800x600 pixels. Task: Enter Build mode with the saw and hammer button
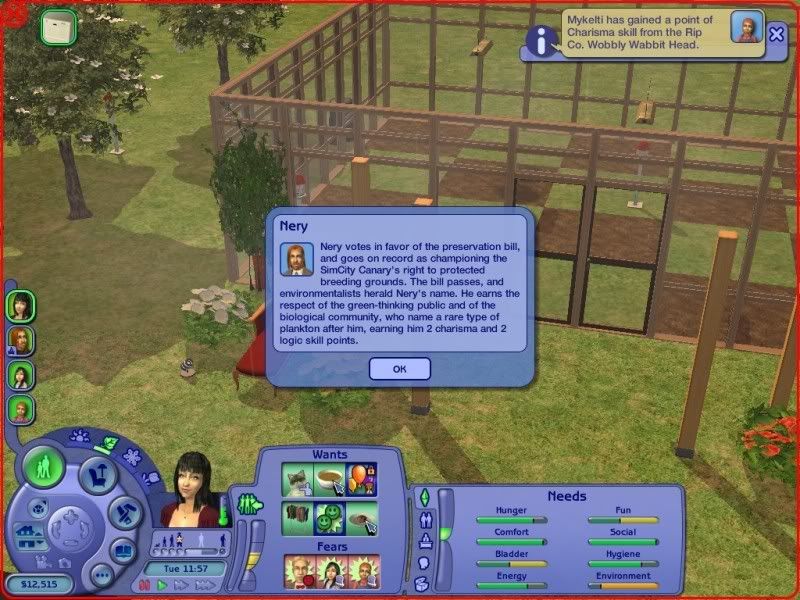pos(123,515)
